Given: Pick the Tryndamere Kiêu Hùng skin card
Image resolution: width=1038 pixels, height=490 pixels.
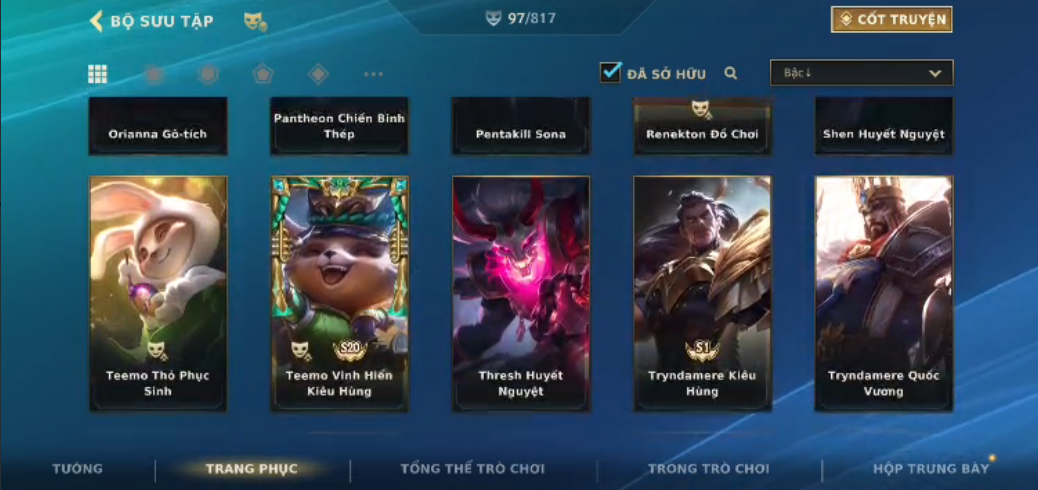Looking at the screenshot, I should [x=702, y=293].
